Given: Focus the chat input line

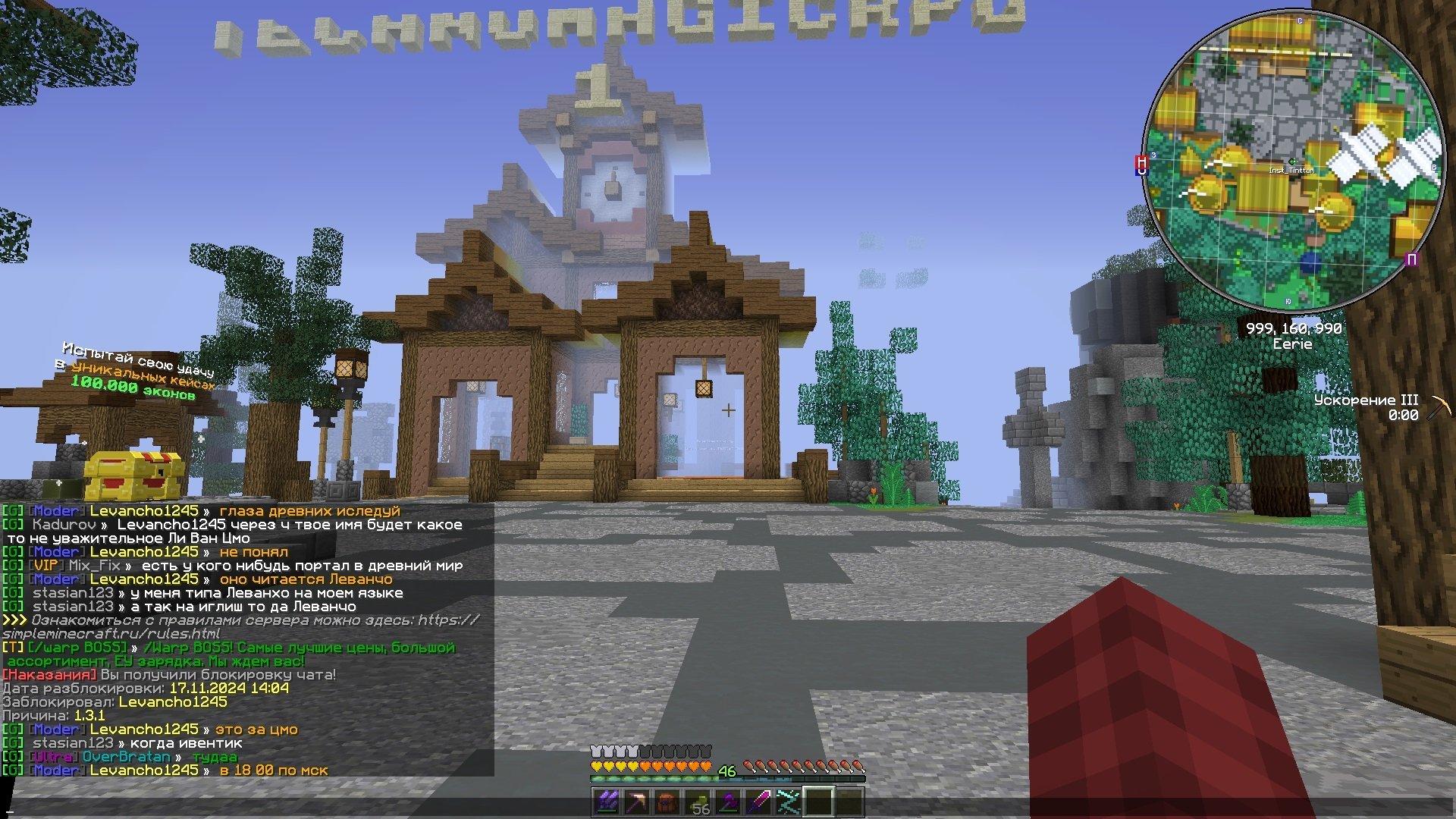Looking at the screenshot, I should point(303,809).
